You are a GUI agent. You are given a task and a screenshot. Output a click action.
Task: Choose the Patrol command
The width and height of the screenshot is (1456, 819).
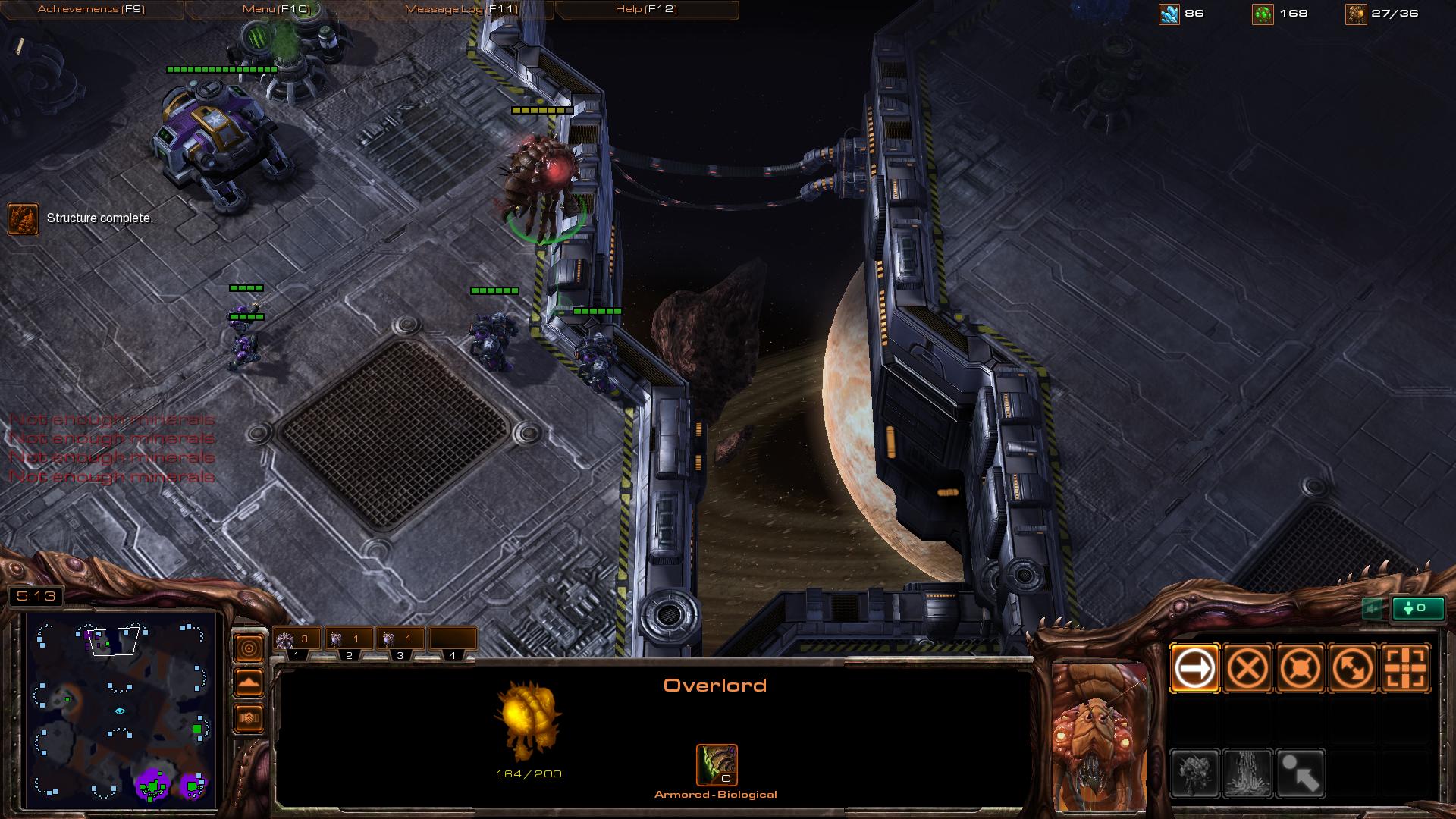tap(1353, 669)
